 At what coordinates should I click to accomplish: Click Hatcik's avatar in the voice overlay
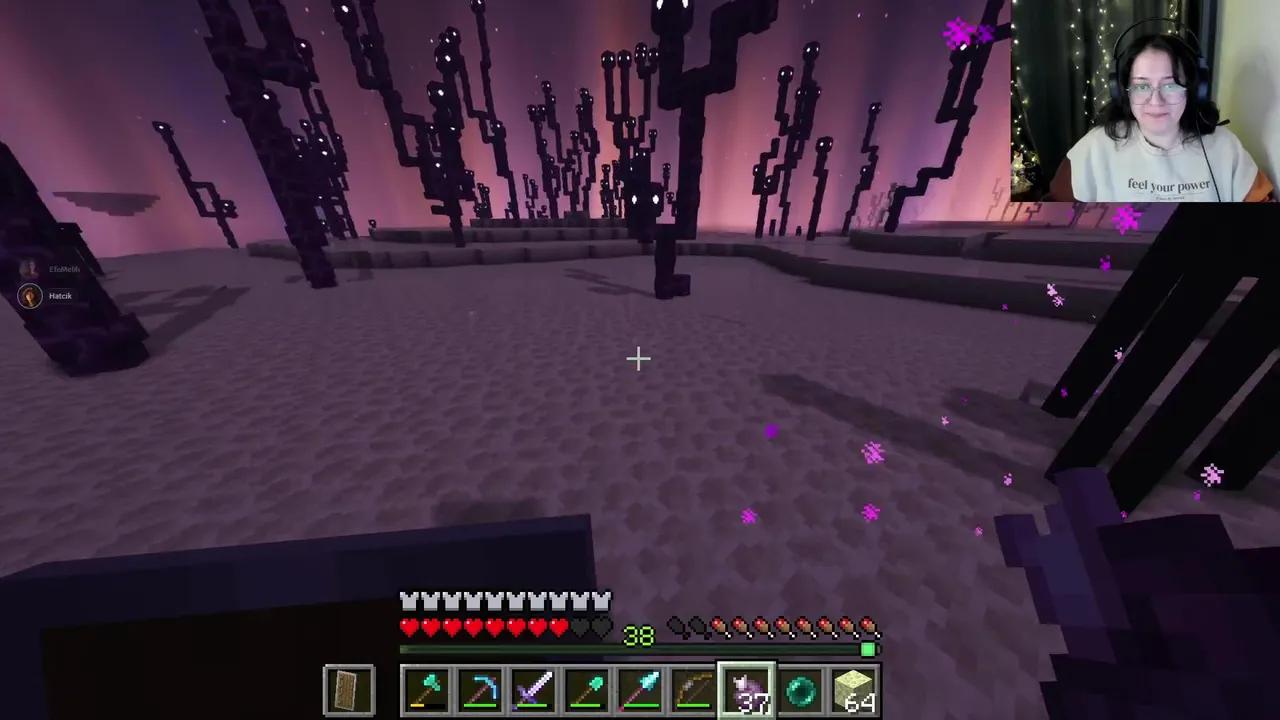[x=30, y=295]
